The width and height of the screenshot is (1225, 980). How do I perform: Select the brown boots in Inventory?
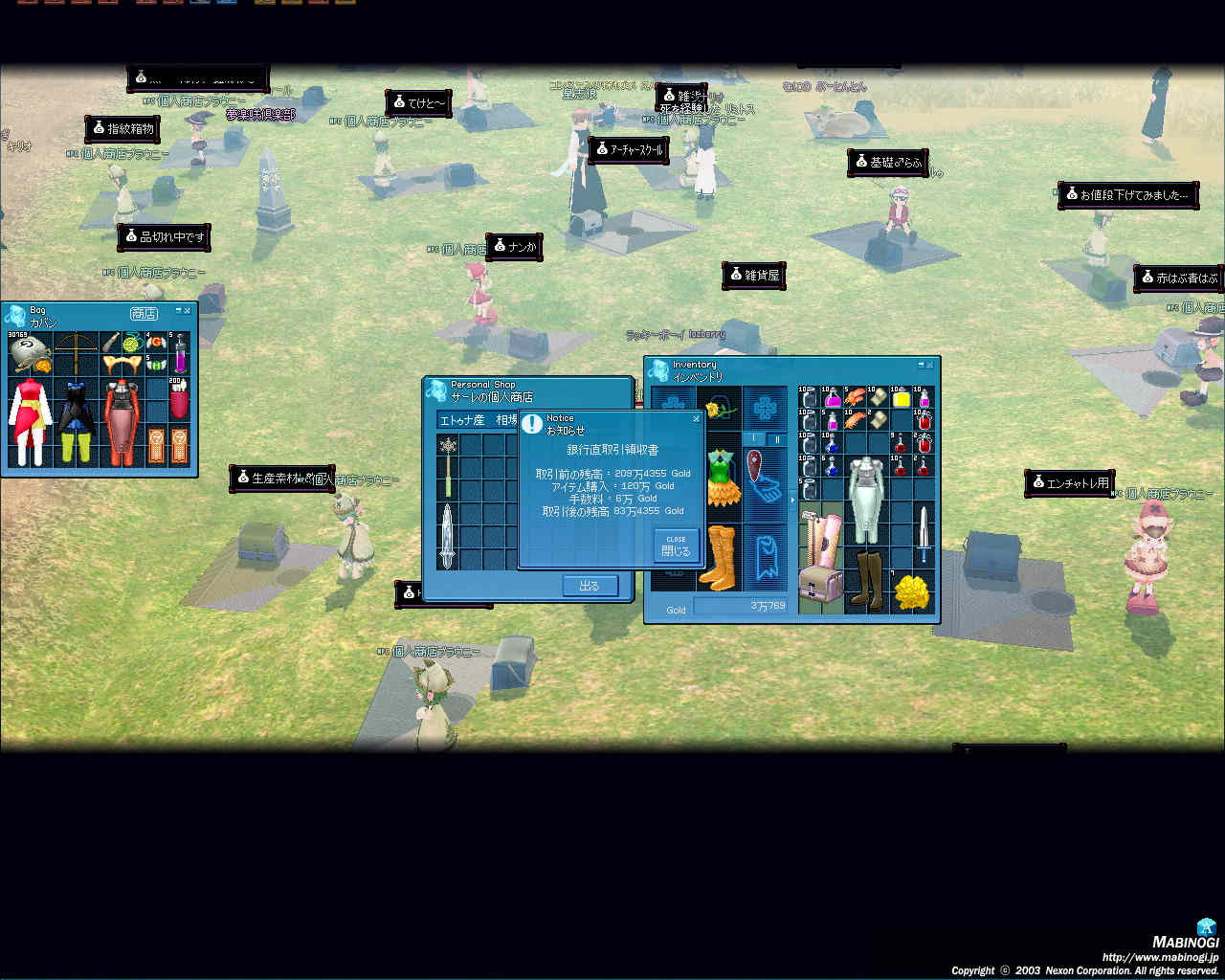tap(867, 578)
